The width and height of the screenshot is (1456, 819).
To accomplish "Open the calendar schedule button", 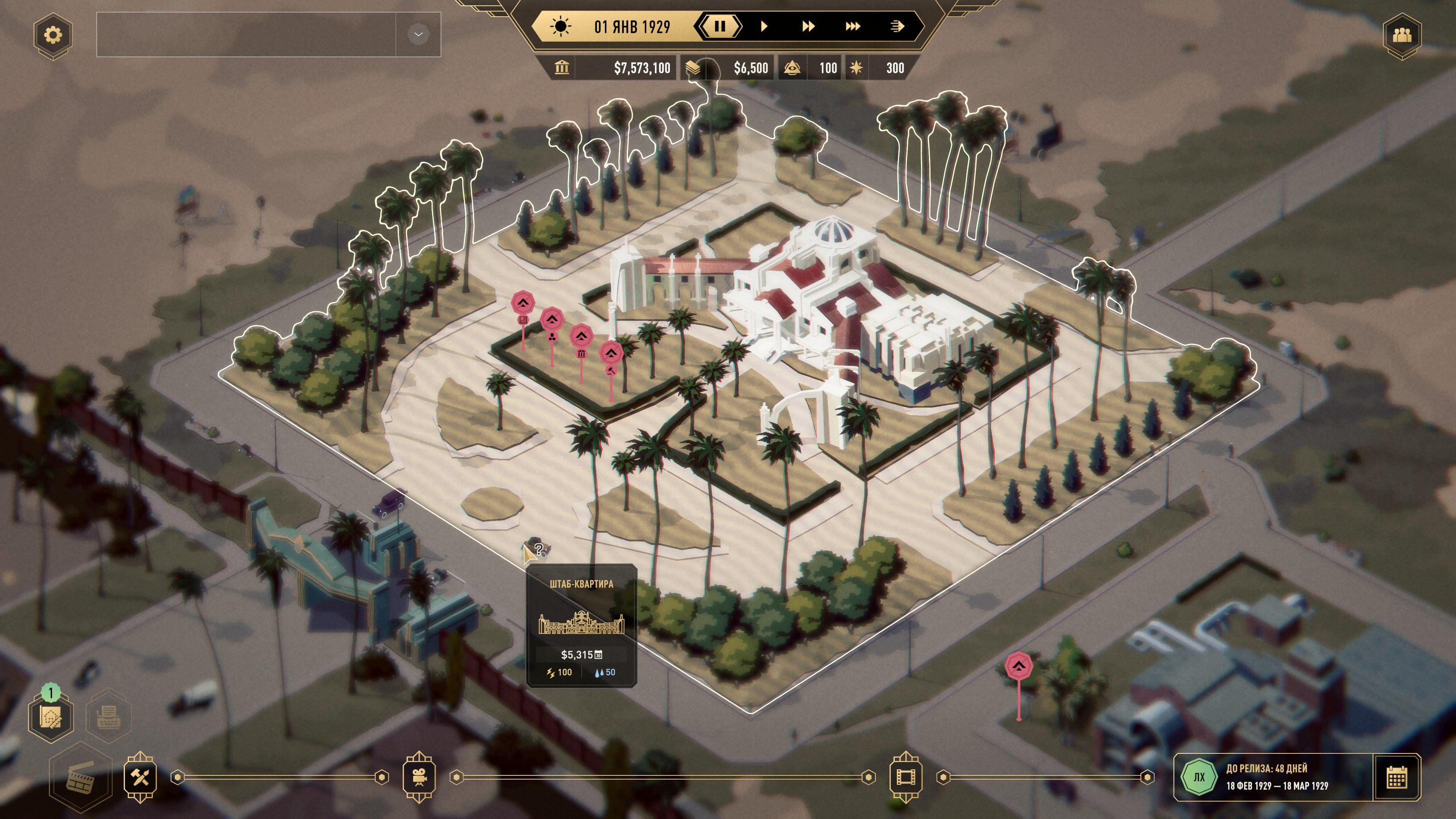I will 1396,778.
